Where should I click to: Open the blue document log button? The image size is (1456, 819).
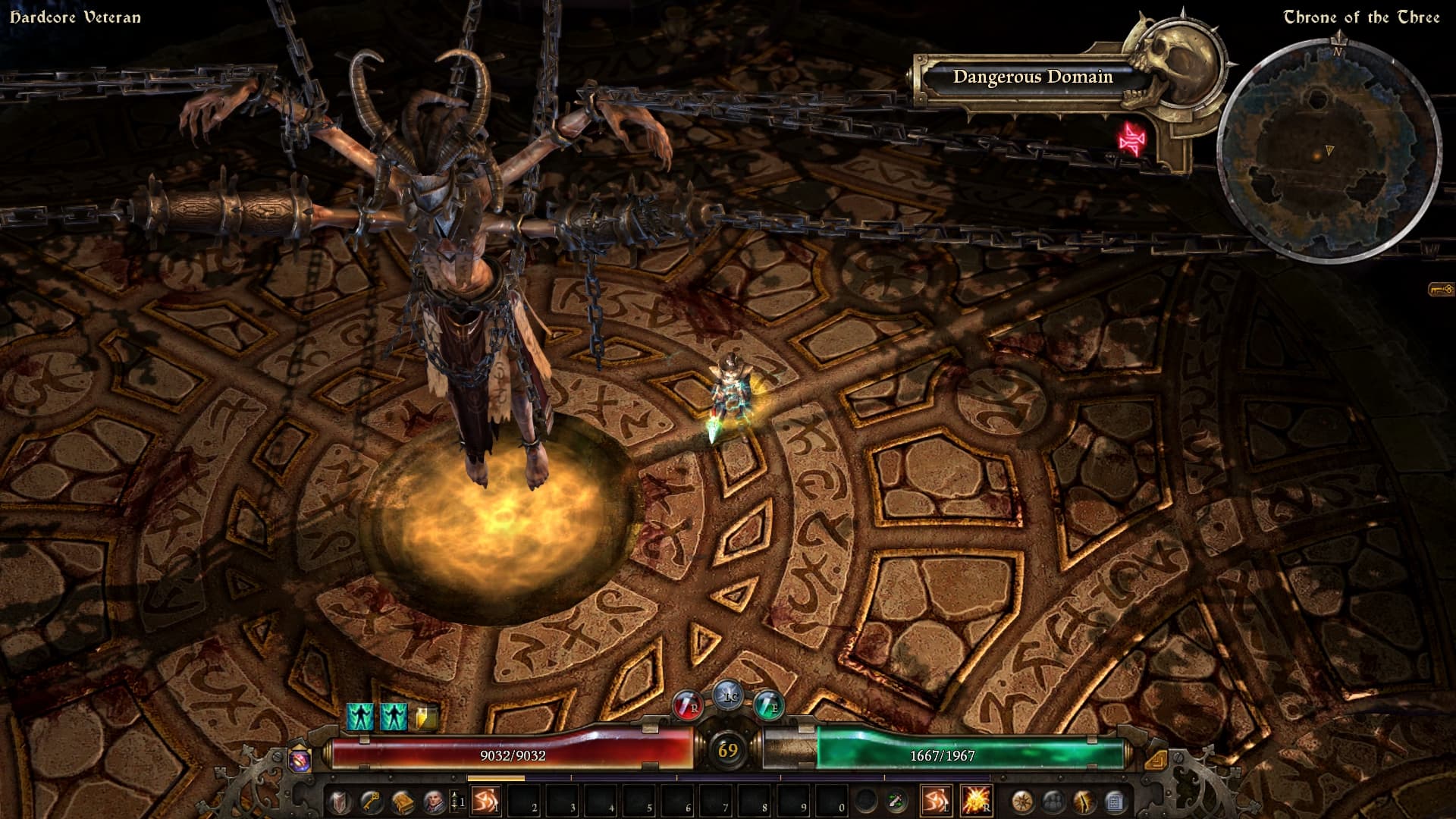(x=1114, y=801)
